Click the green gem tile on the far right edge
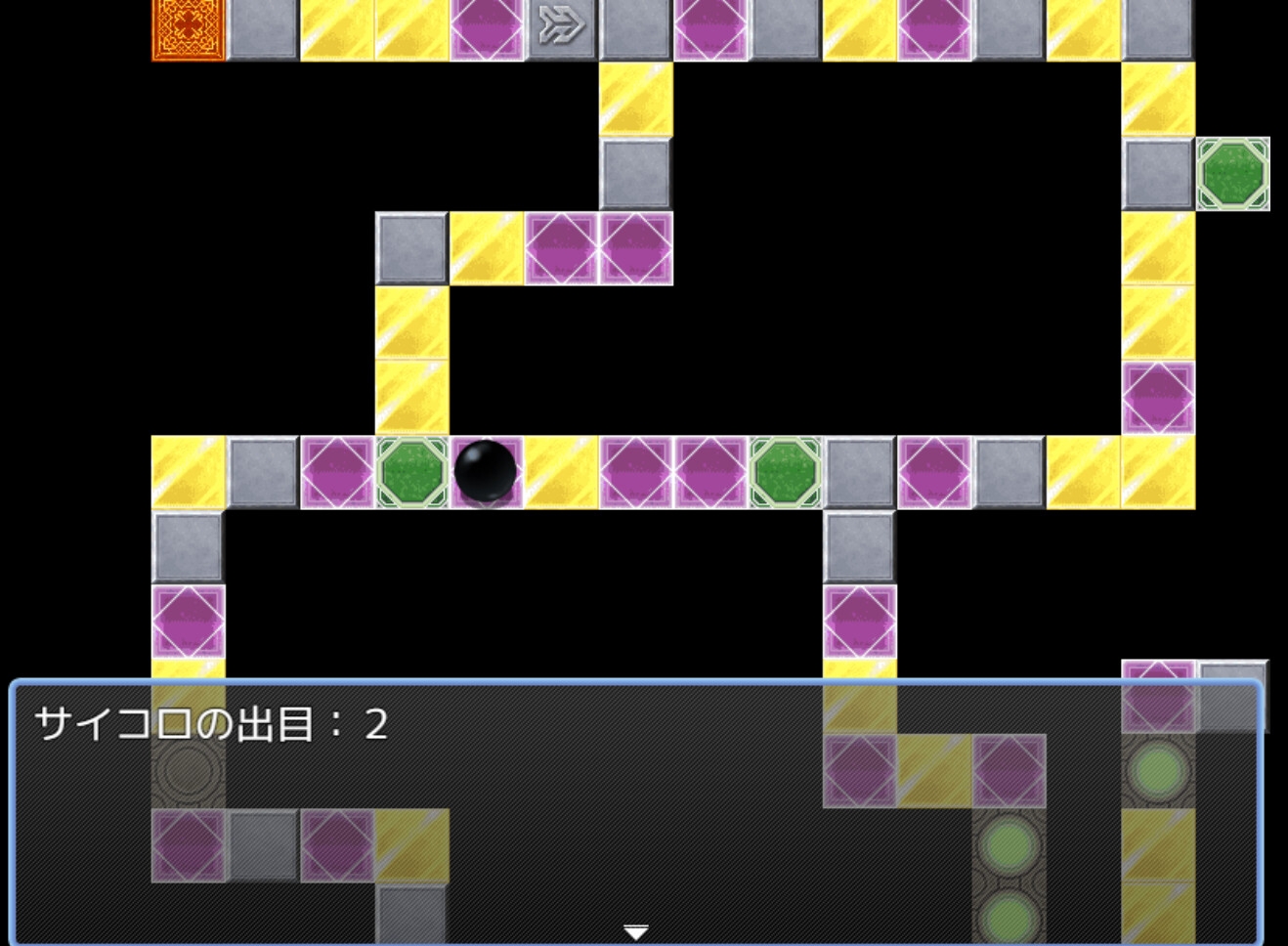Viewport: 1288px width, 946px height. click(x=1232, y=175)
